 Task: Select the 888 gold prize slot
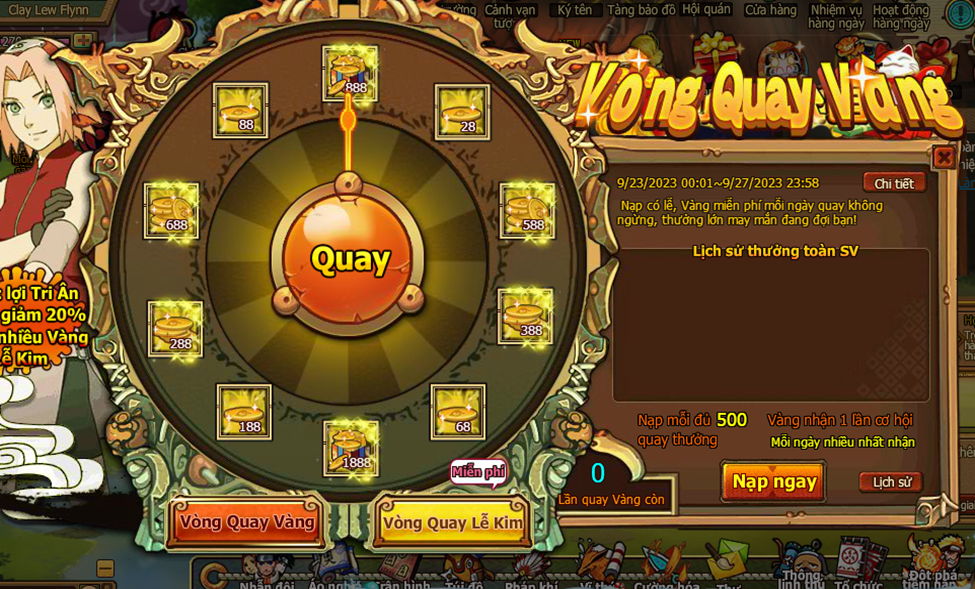(x=350, y=73)
